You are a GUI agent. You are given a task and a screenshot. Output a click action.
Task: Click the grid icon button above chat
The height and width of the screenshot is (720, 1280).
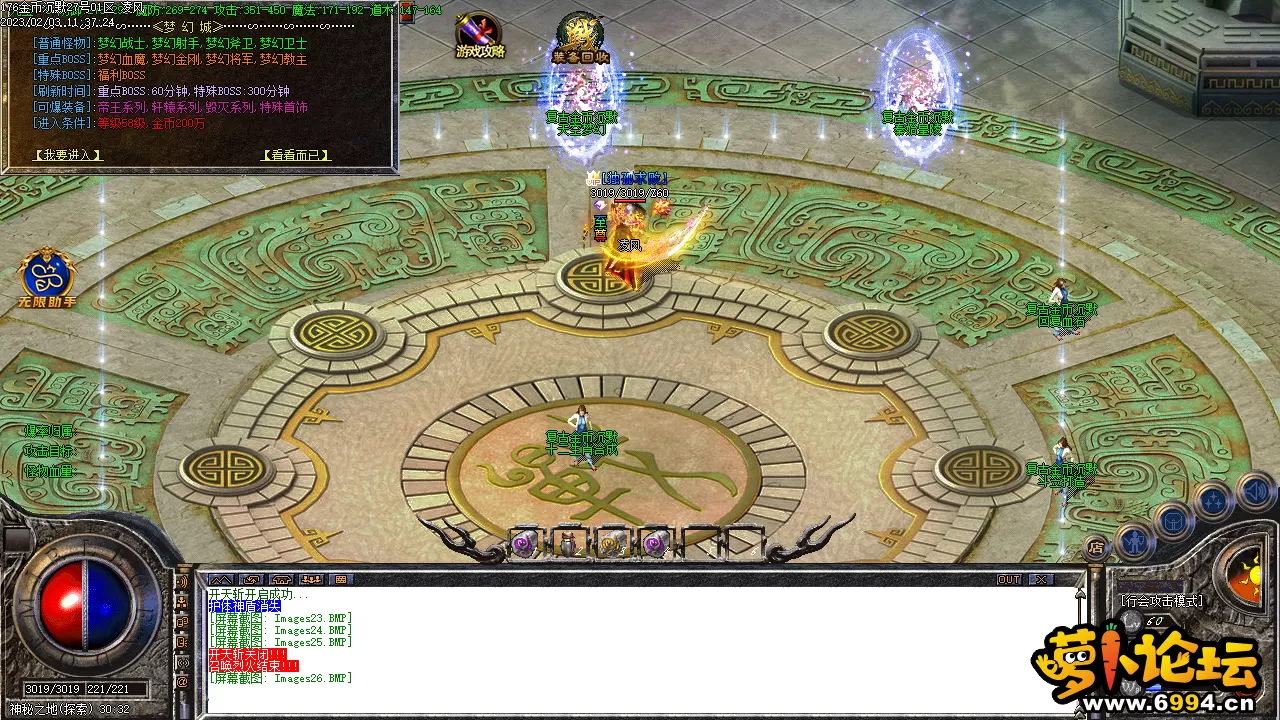[341, 580]
